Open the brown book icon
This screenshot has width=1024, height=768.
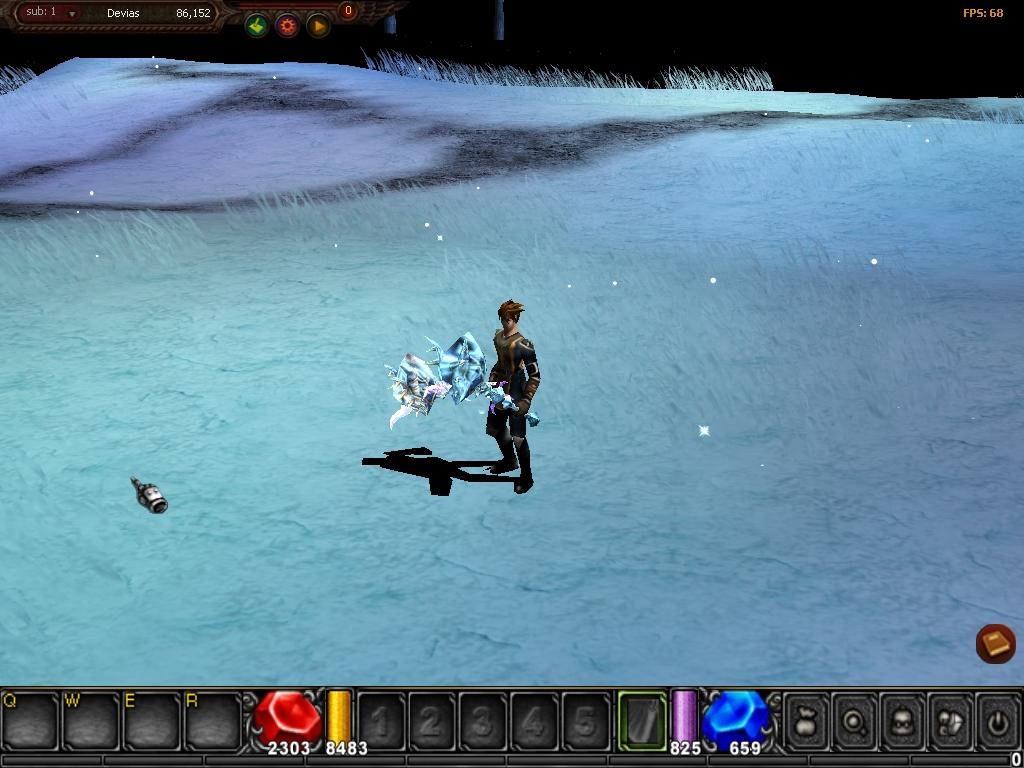(x=995, y=643)
